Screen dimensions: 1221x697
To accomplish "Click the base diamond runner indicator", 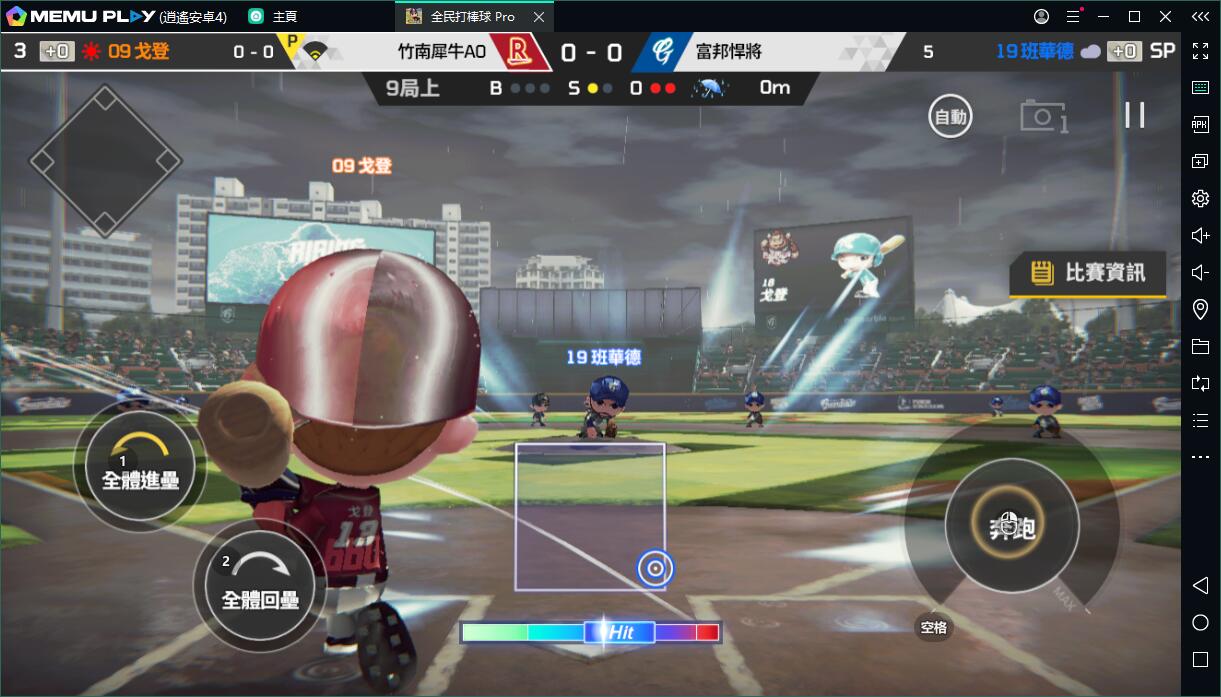I will click(105, 160).
